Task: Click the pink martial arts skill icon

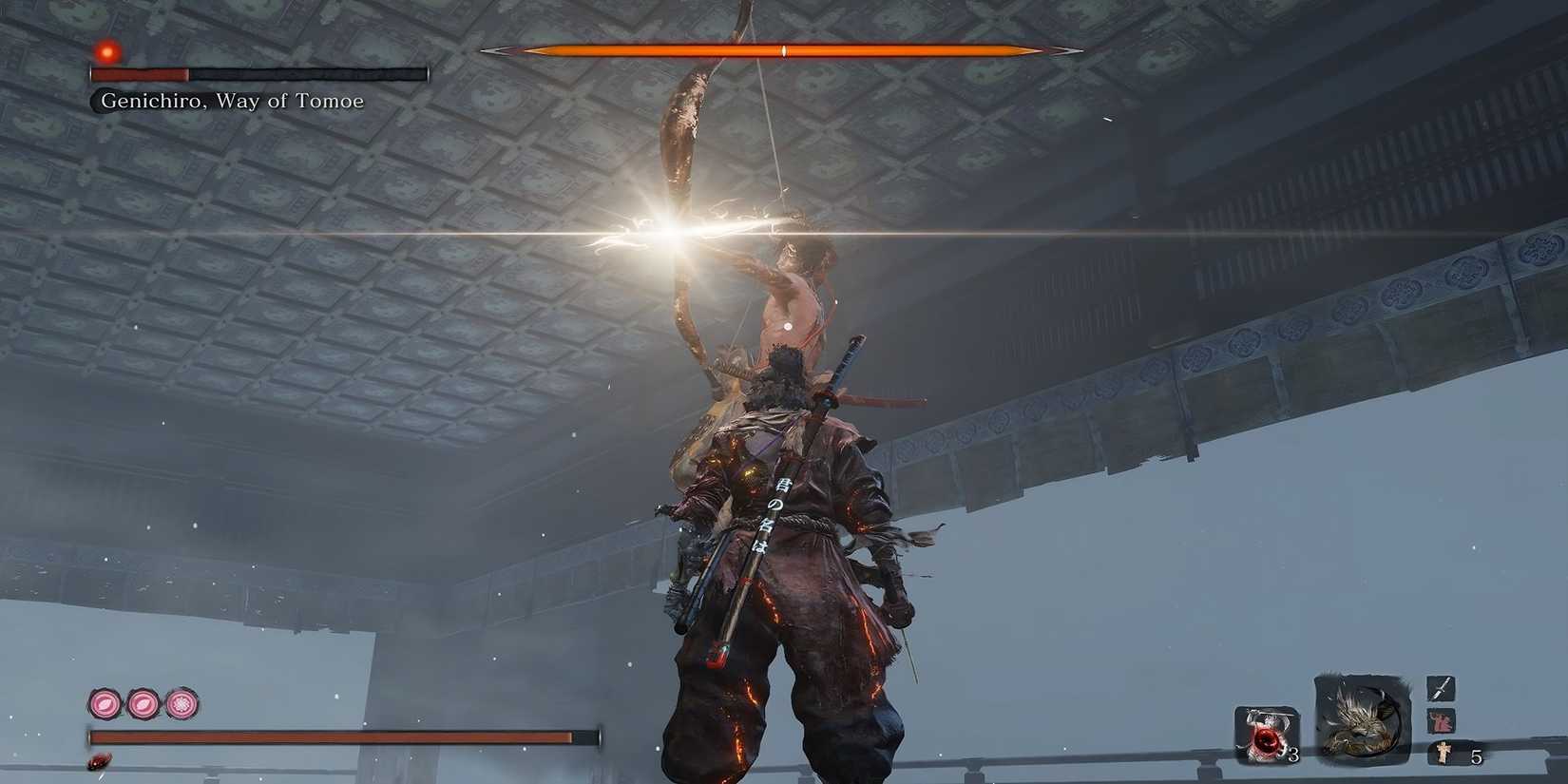Action: [x=1440, y=720]
